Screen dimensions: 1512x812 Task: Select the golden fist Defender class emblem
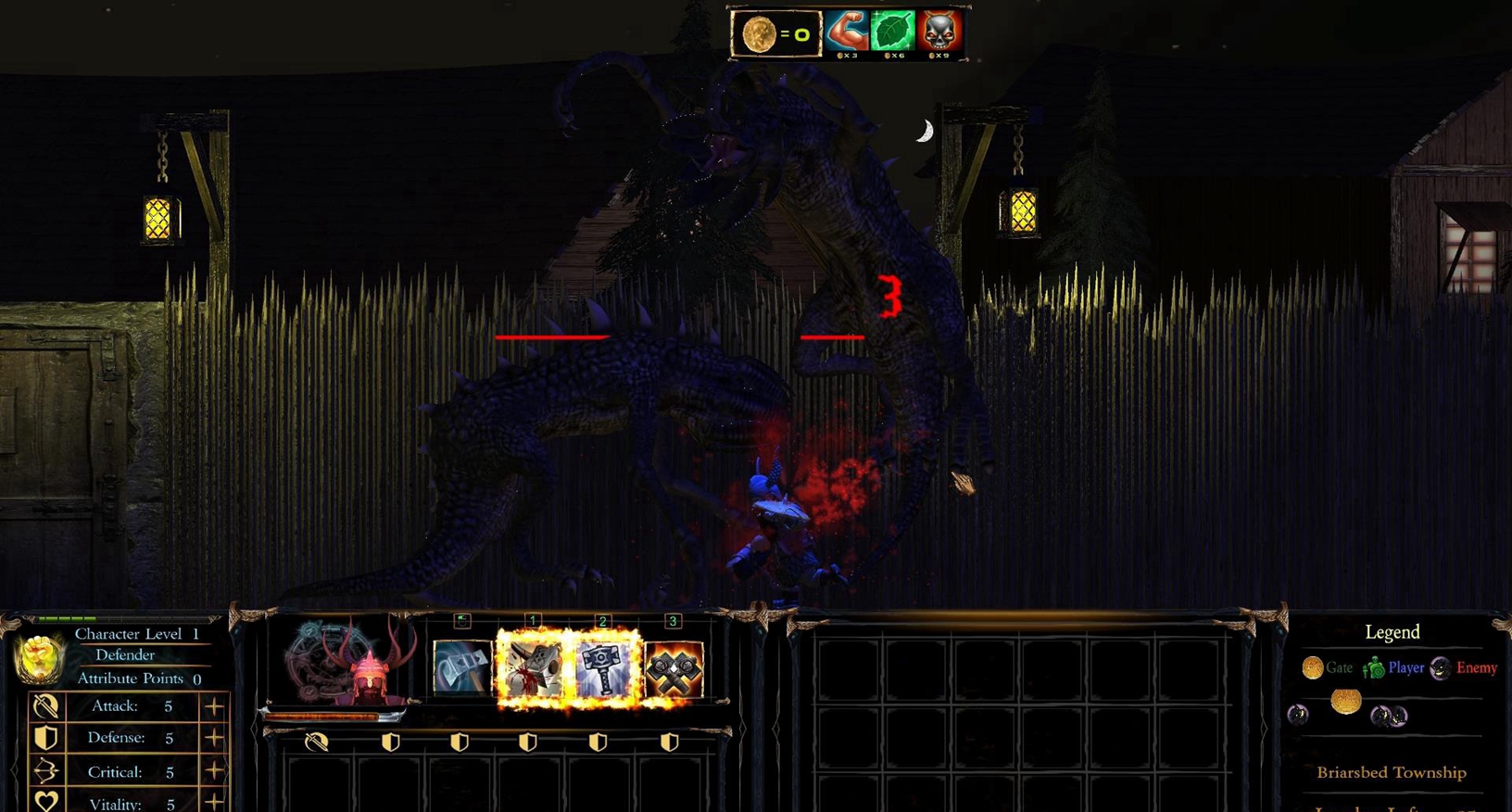pyautogui.click(x=39, y=657)
